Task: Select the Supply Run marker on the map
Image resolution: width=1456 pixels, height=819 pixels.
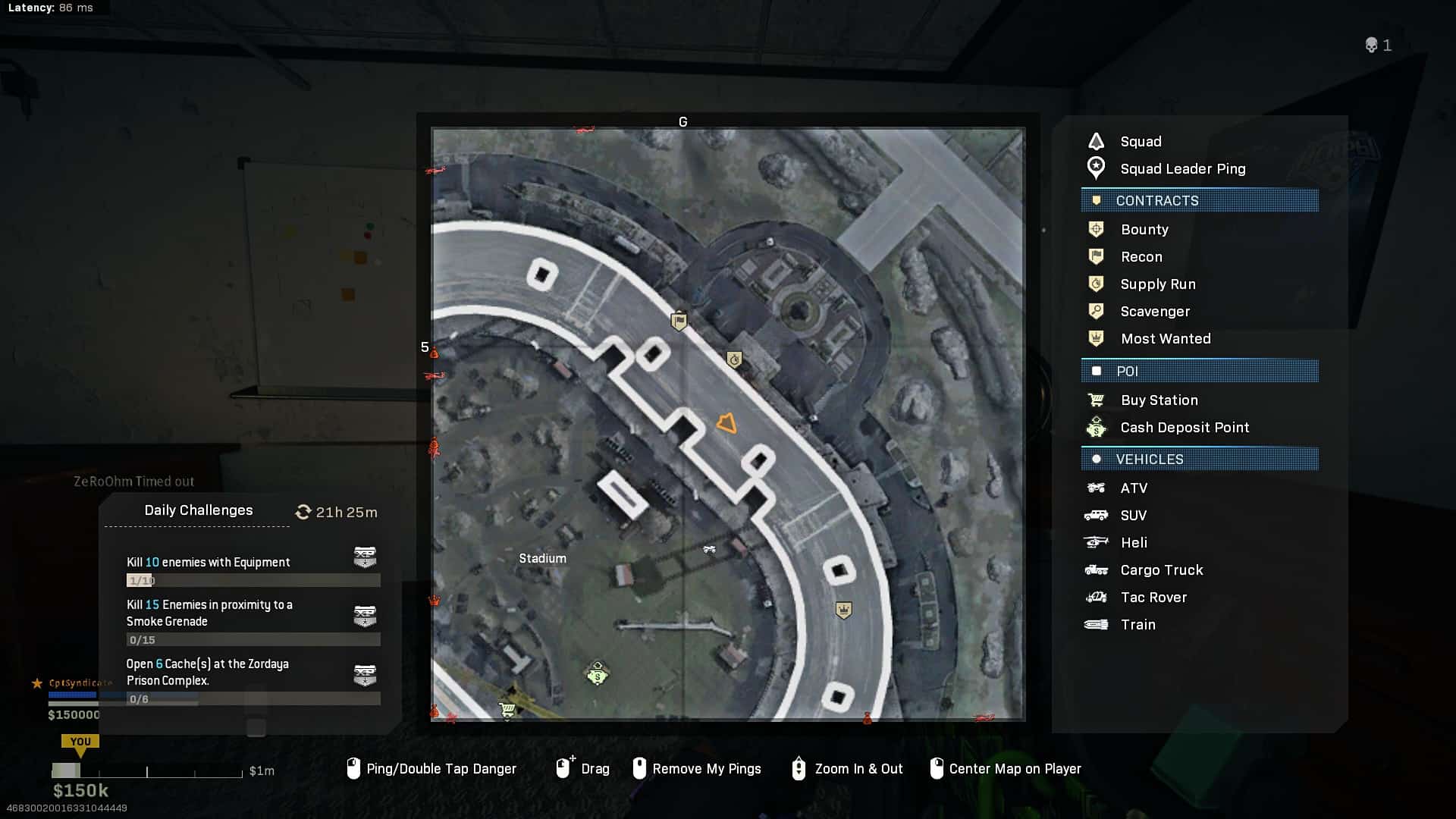Action: pyautogui.click(x=734, y=359)
